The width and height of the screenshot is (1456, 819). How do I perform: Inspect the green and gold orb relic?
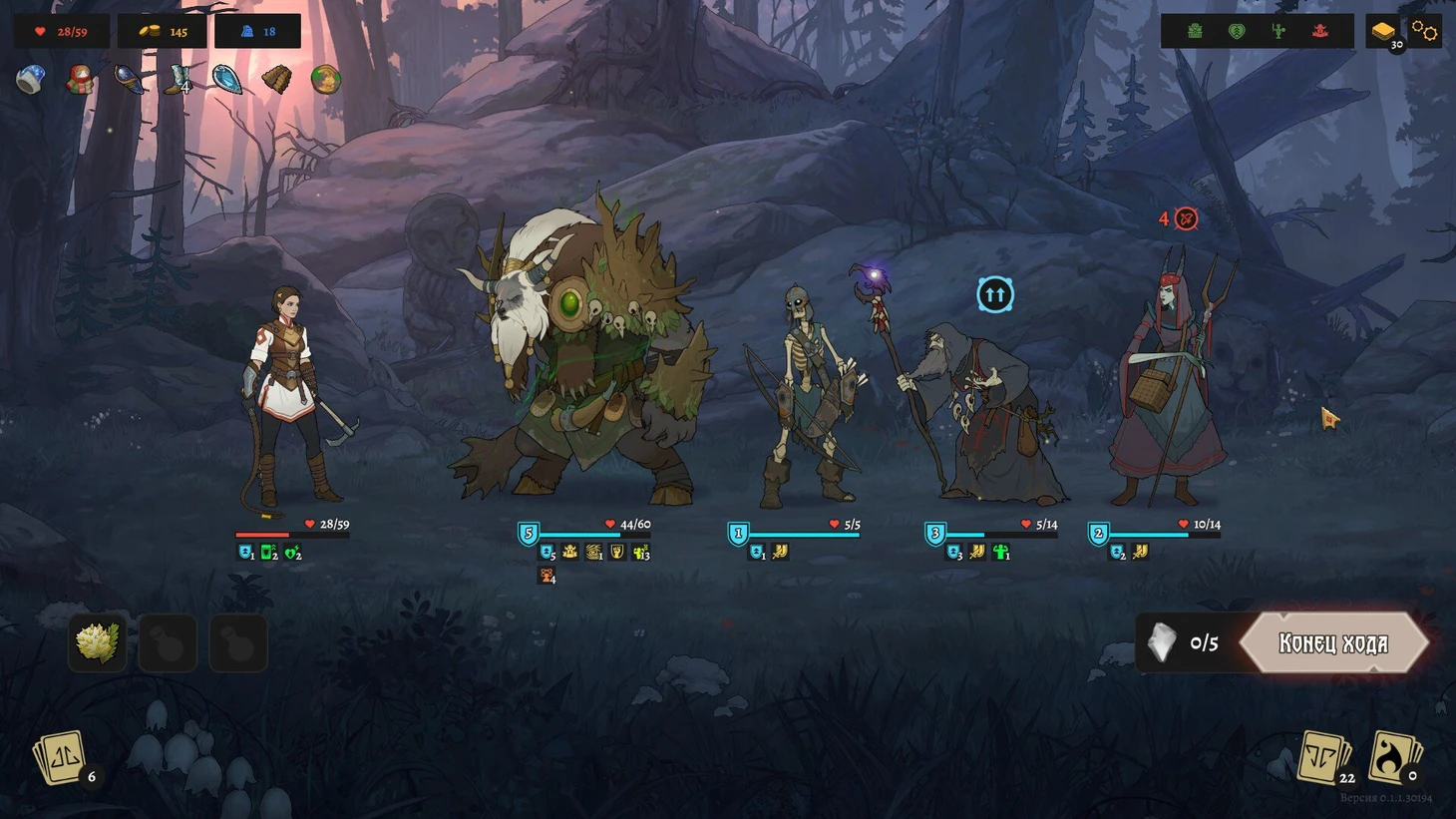pos(325,80)
